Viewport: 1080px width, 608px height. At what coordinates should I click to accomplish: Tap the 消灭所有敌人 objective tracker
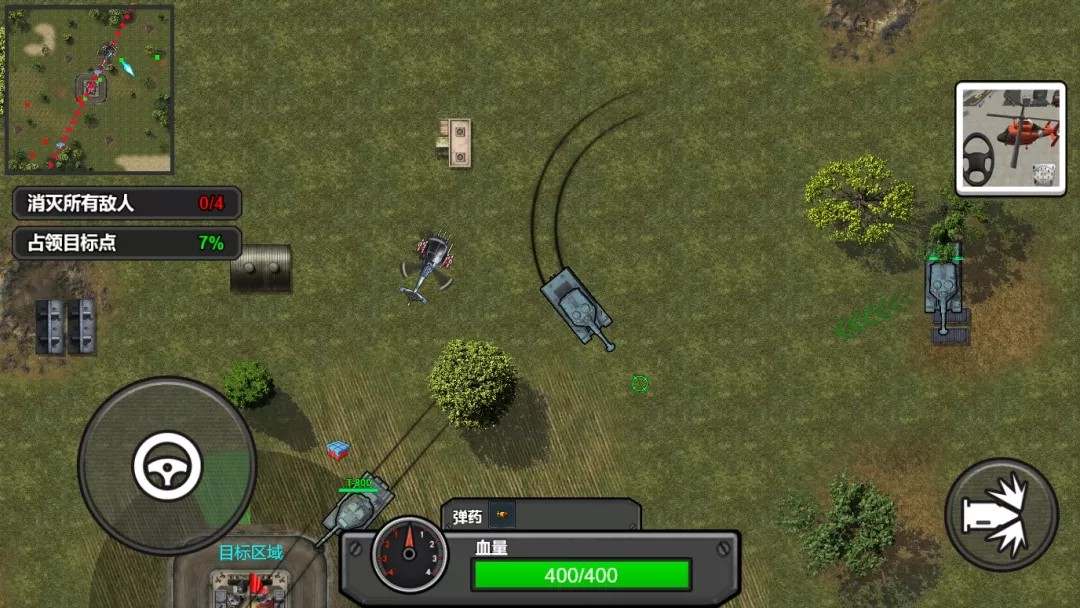click(126, 203)
